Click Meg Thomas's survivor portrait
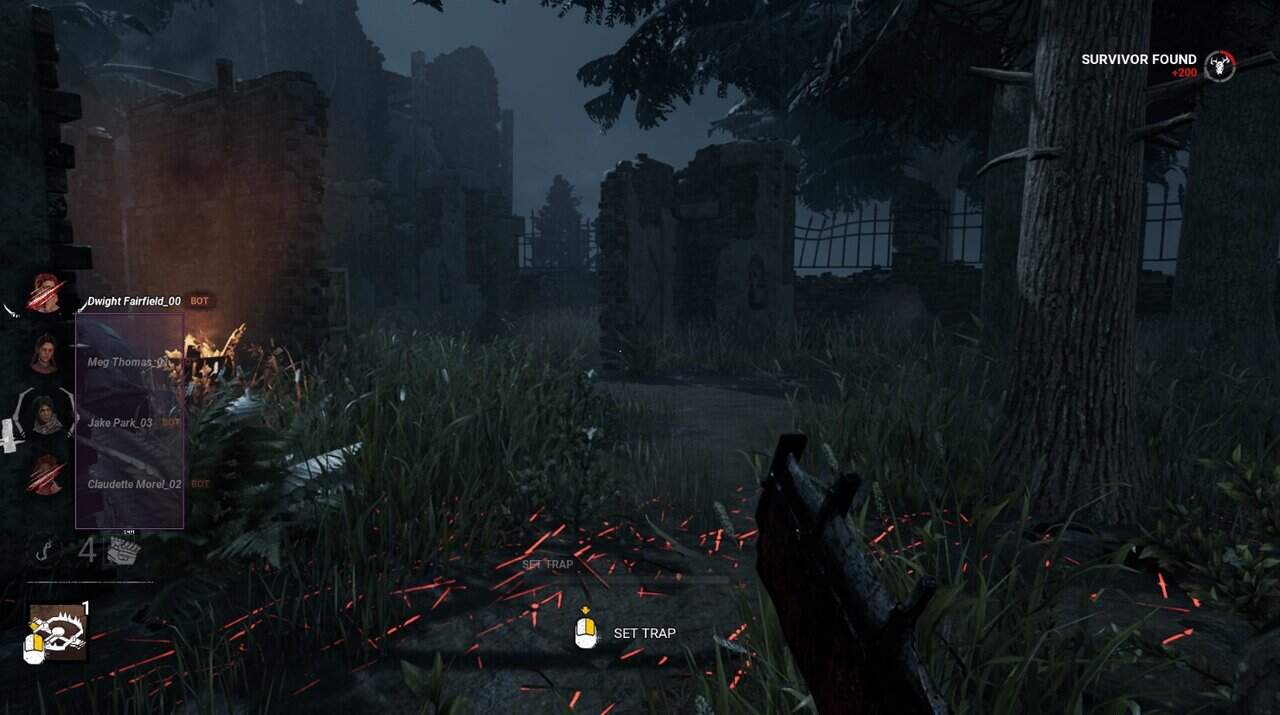The image size is (1280, 715). pyautogui.click(x=44, y=354)
